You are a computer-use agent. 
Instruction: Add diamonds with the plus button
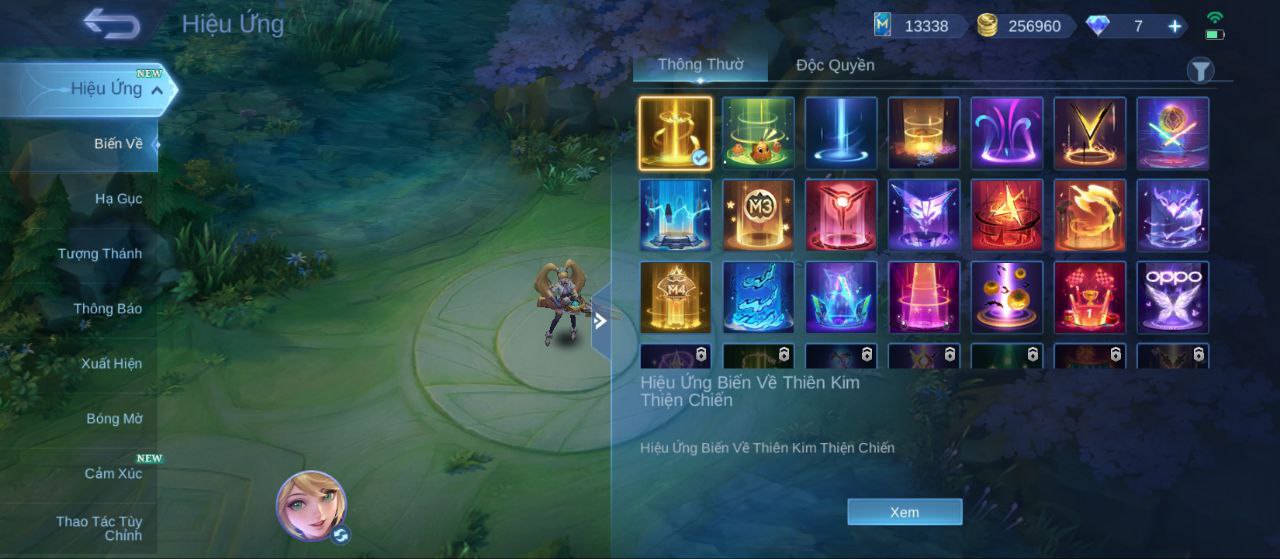click(x=1174, y=26)
